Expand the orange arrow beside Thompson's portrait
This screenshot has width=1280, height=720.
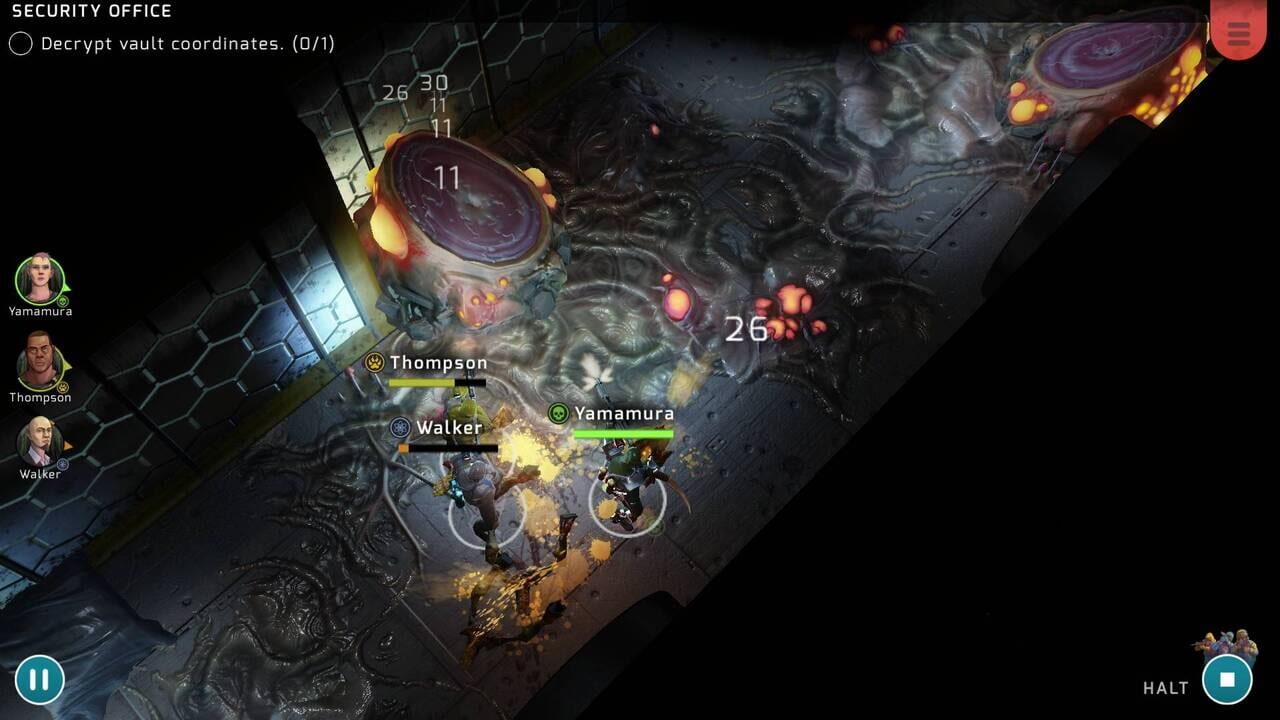67,367
